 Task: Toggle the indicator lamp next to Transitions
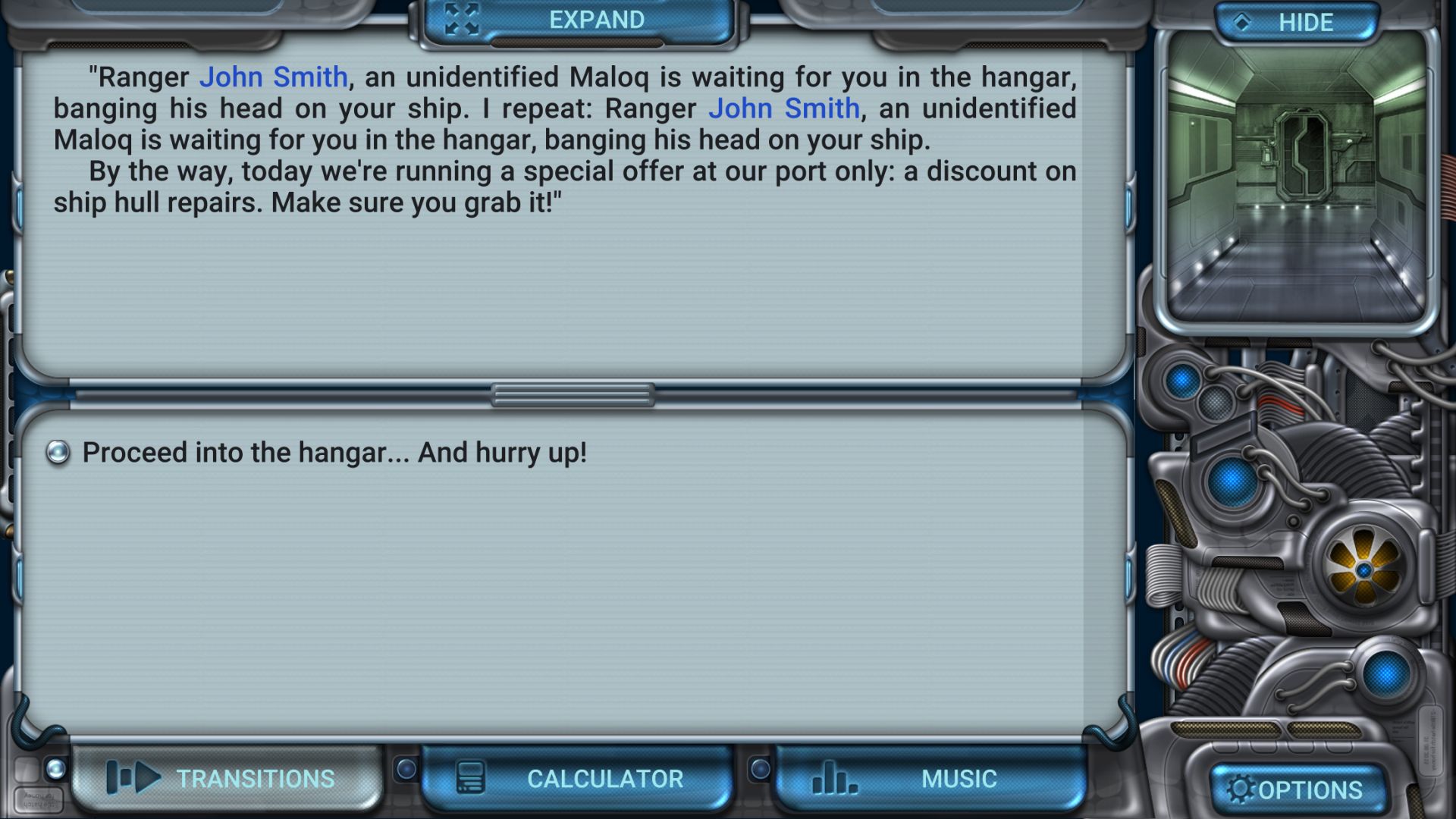click(55, 768)
